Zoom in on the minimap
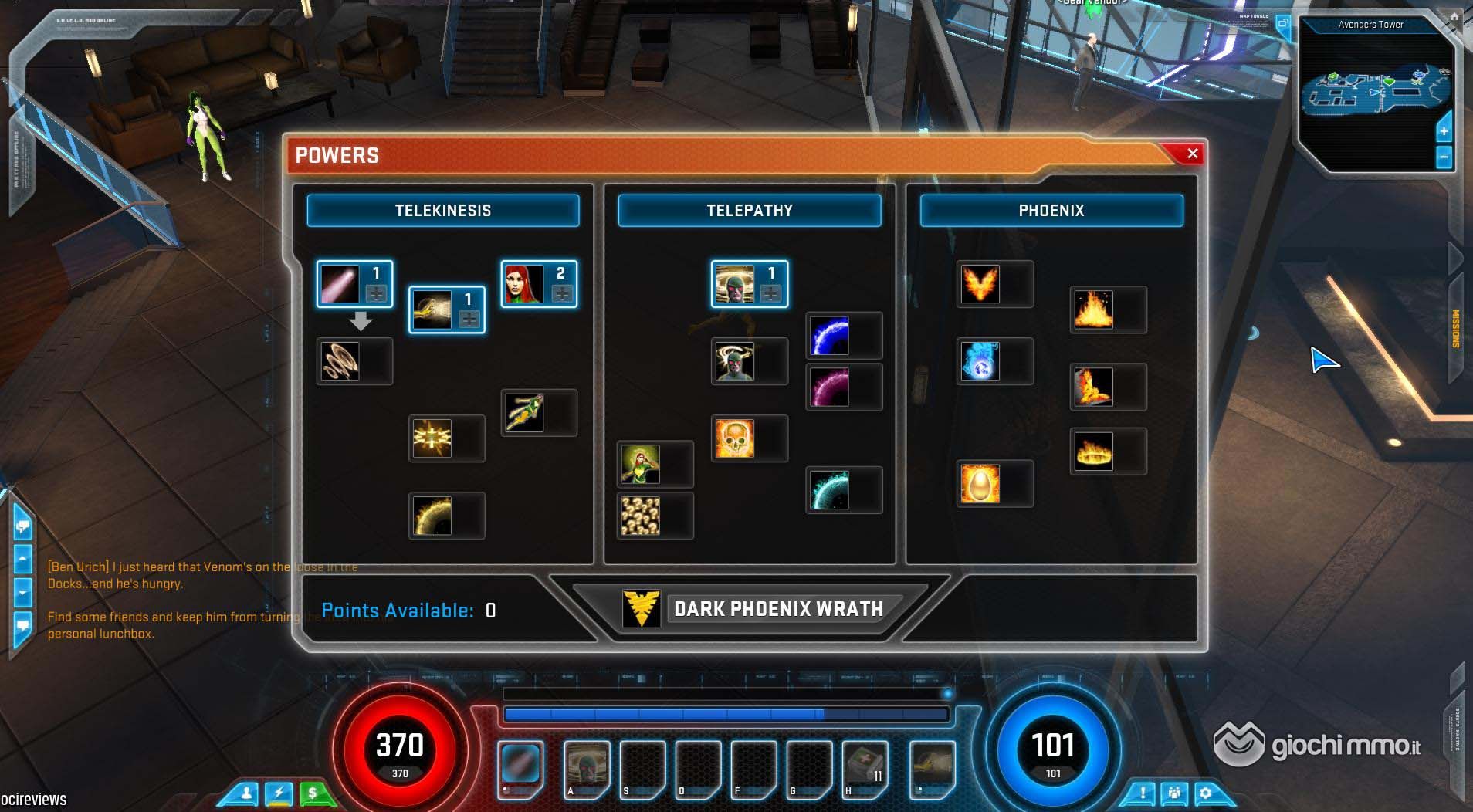Screen dimensions: 1473x812 click(x=1444, y=132)
